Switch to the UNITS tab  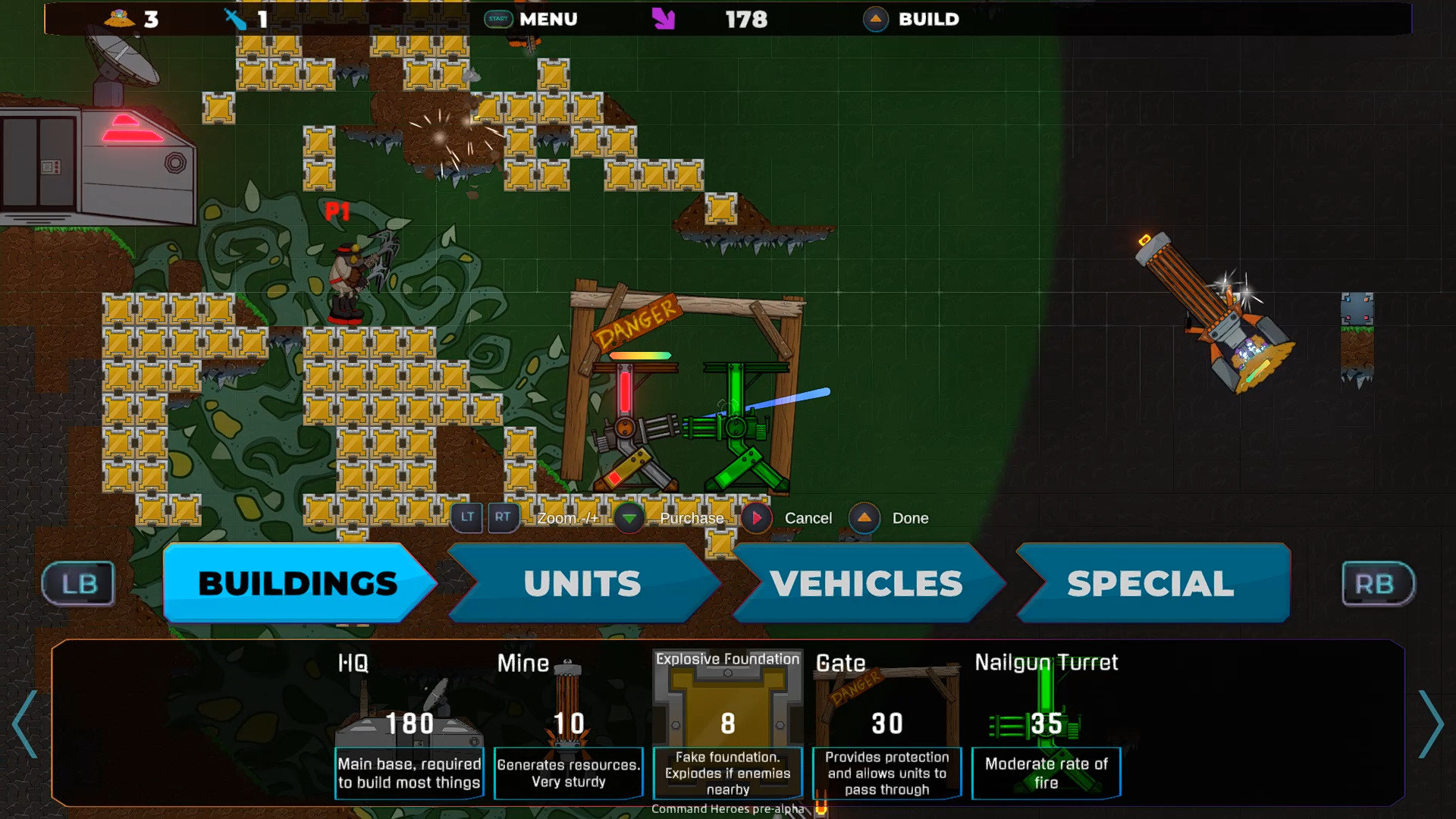pos(582,583)
